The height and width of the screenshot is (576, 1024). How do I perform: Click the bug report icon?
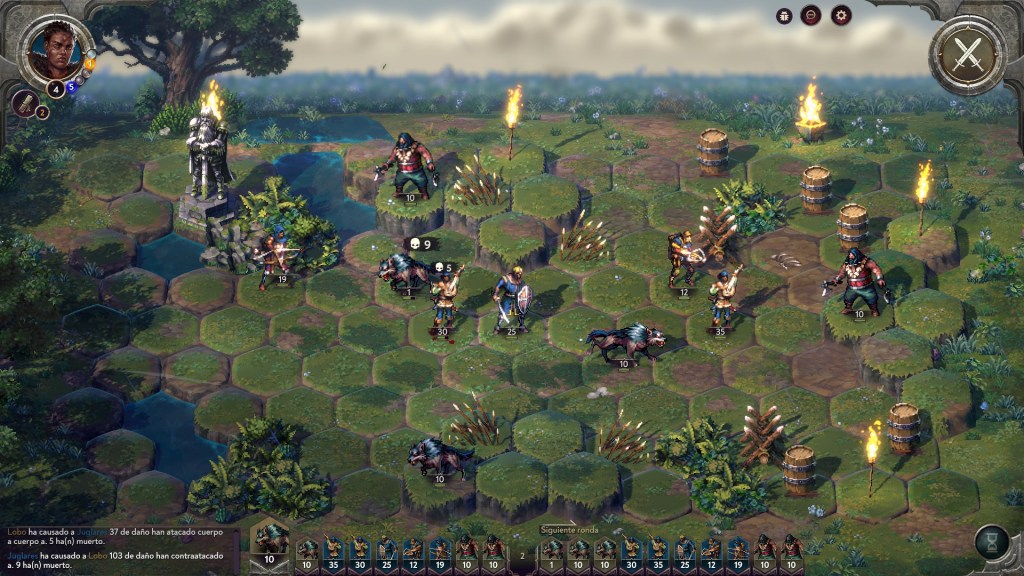[x=783, y=15]
